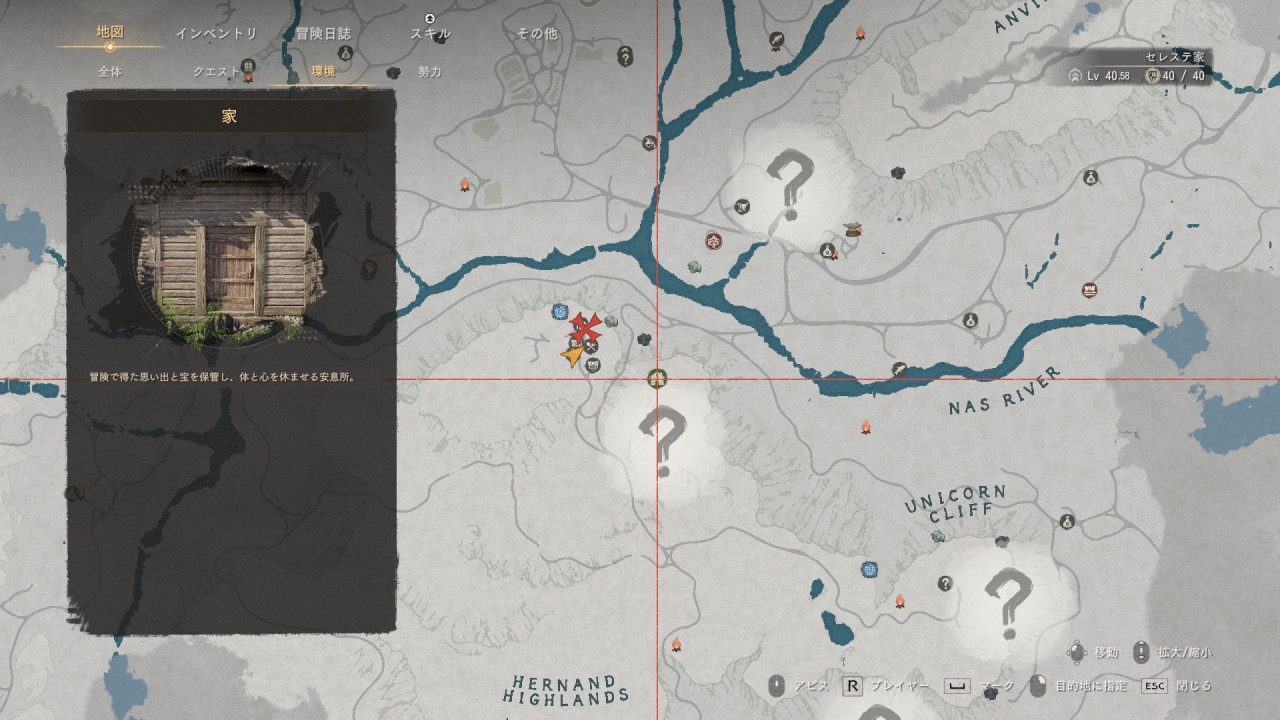
Task: Switch to the 勢力 filter
Action: click(x=429, y=72)
